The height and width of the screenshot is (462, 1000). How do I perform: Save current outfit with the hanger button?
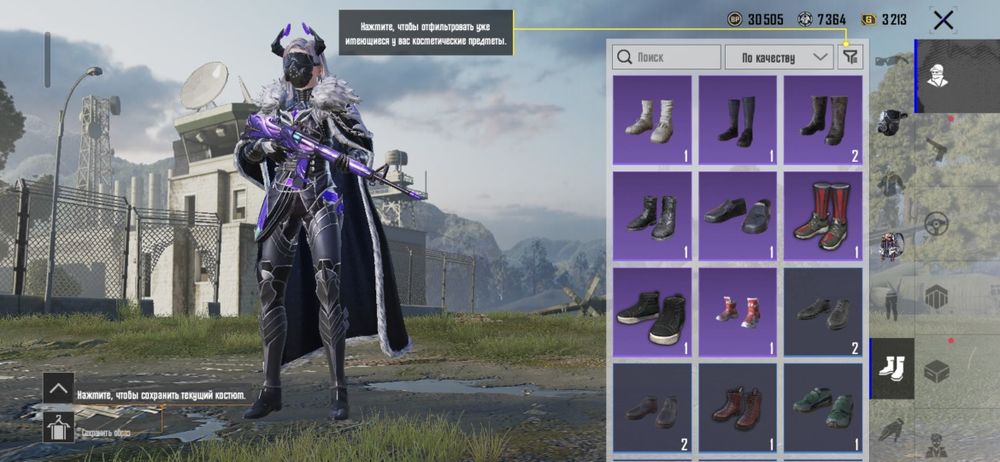[x=57, y=428]
